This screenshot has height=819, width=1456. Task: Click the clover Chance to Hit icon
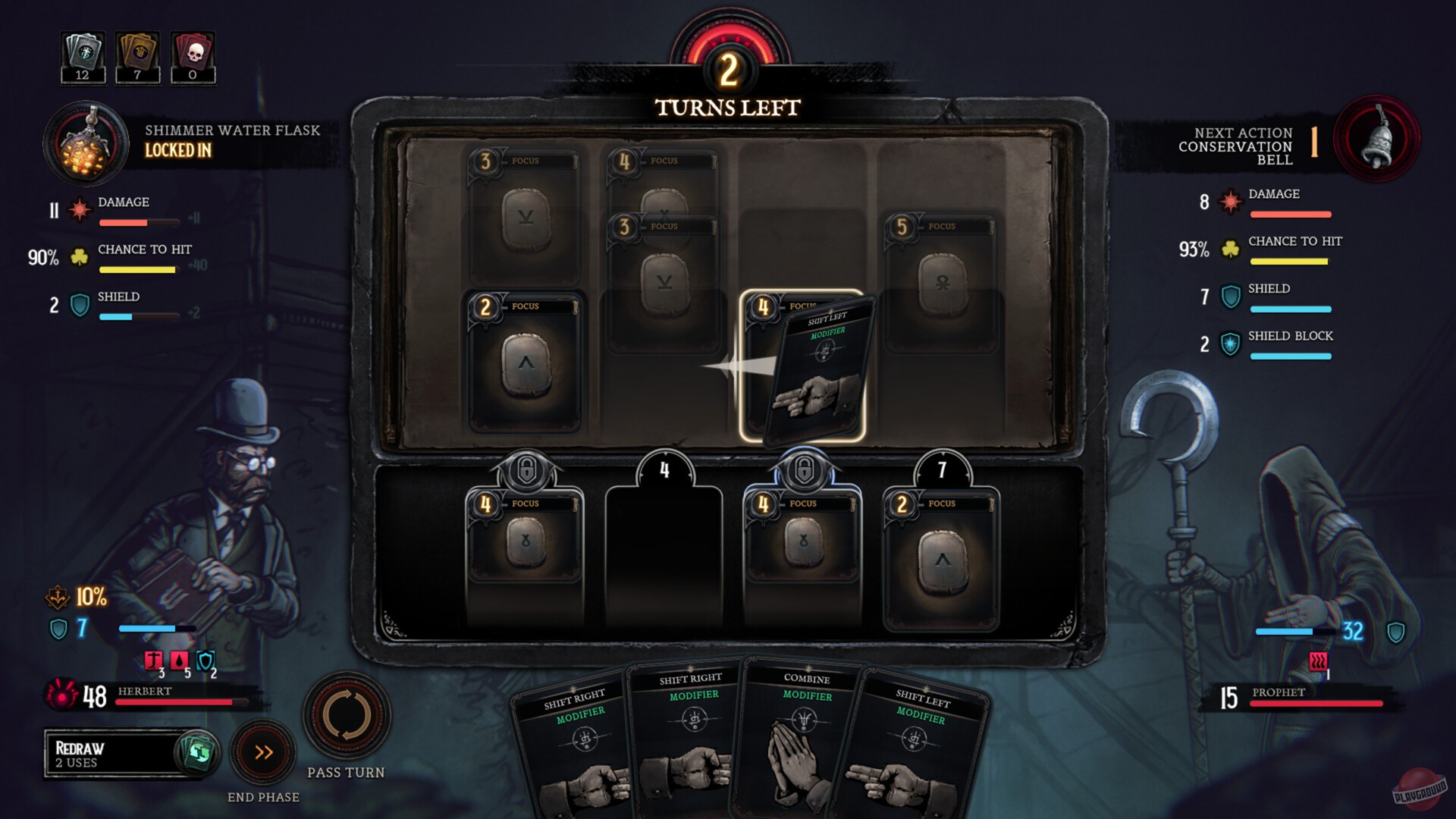(78, 258)
